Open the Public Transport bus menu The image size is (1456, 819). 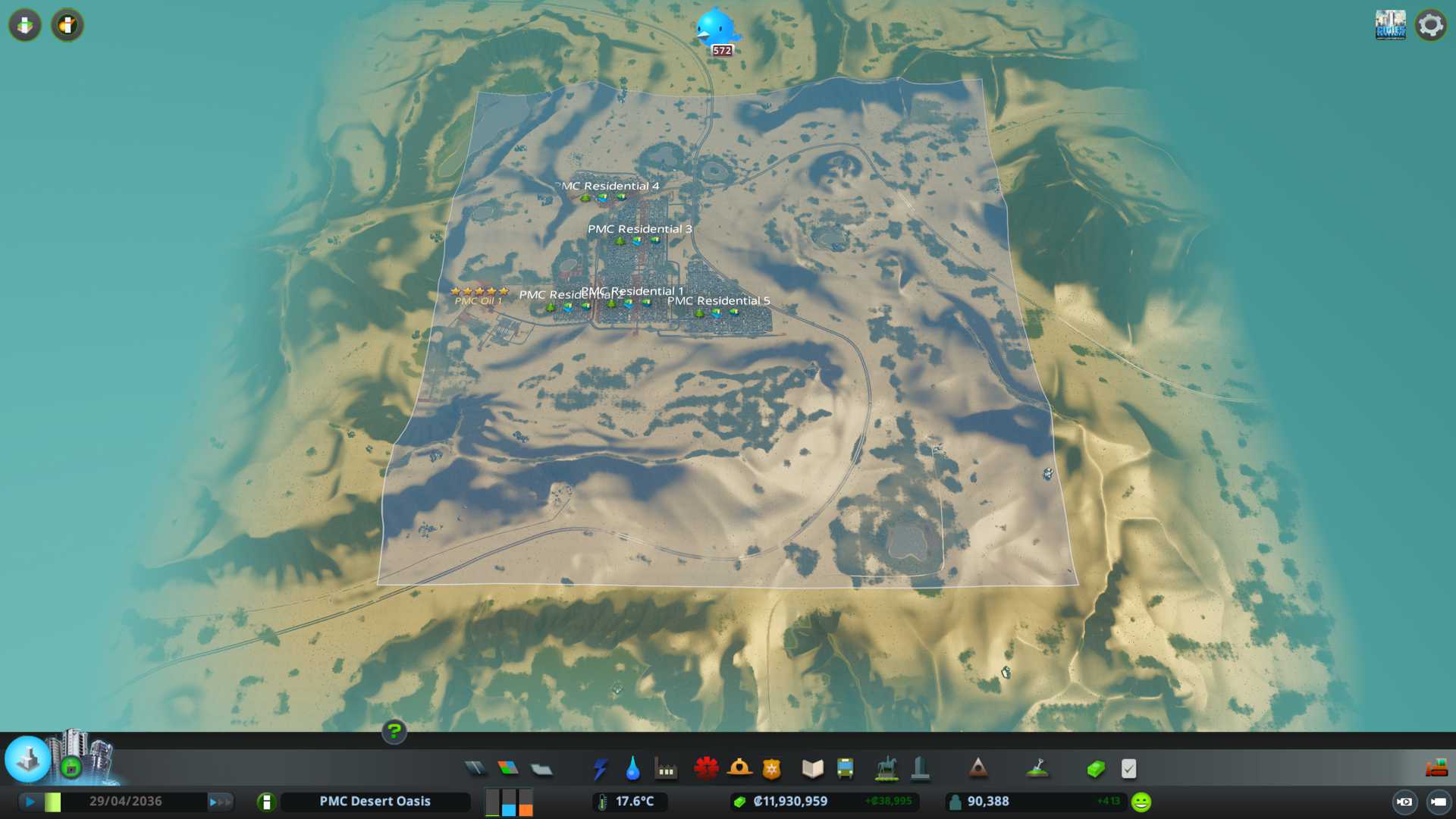click(x=846, y=769)
